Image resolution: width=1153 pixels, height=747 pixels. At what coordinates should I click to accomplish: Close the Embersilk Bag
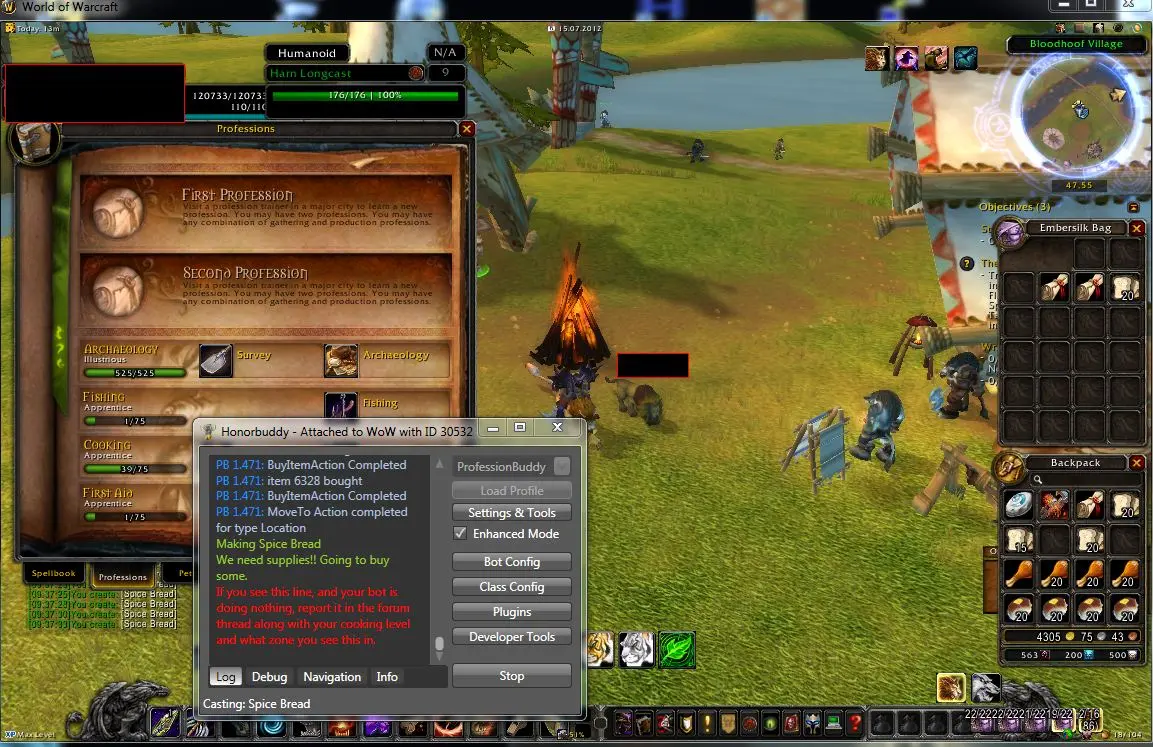coord(1136,228)
